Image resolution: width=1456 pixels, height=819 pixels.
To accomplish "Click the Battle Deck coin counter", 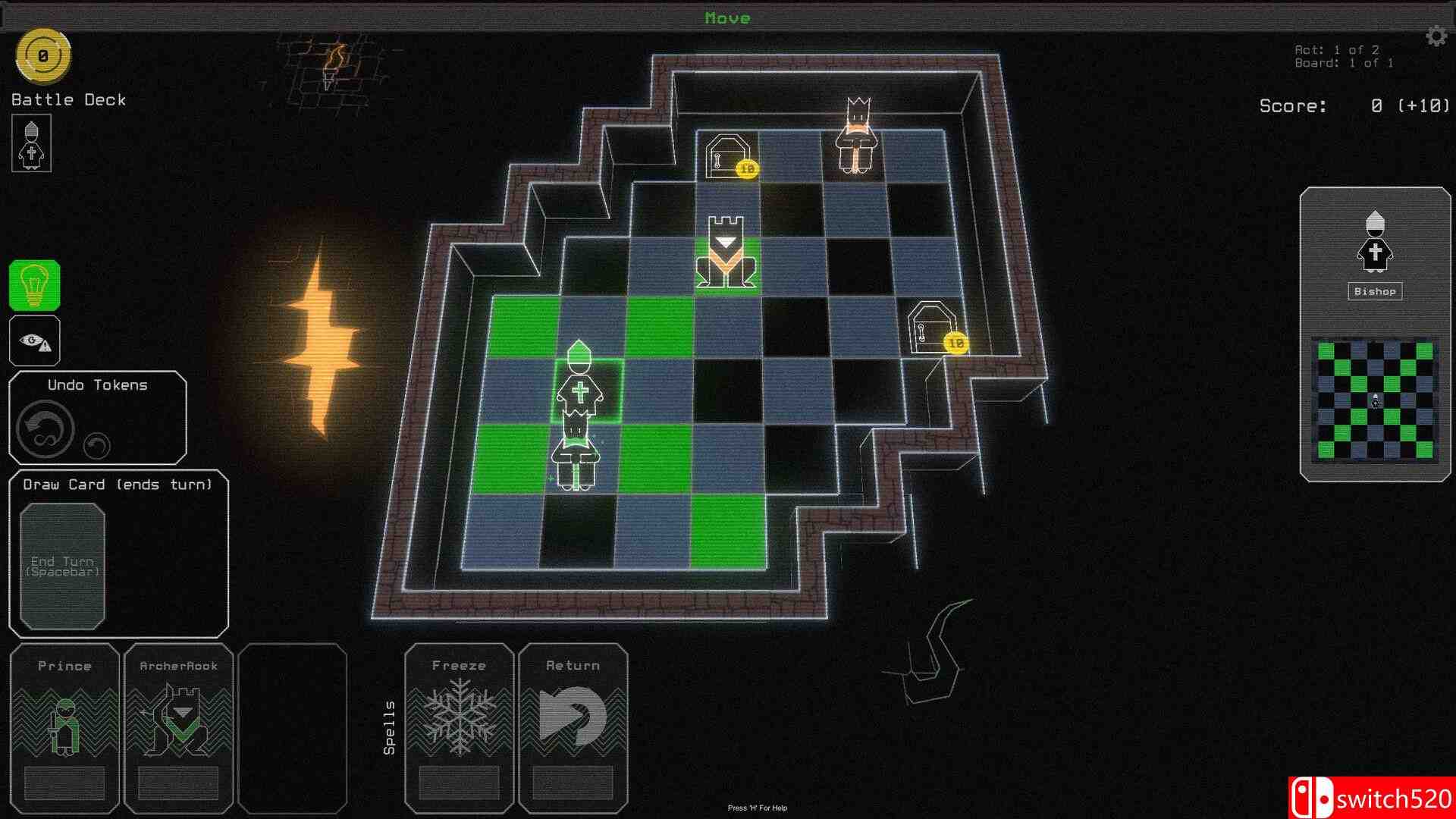I will [43, 54].
